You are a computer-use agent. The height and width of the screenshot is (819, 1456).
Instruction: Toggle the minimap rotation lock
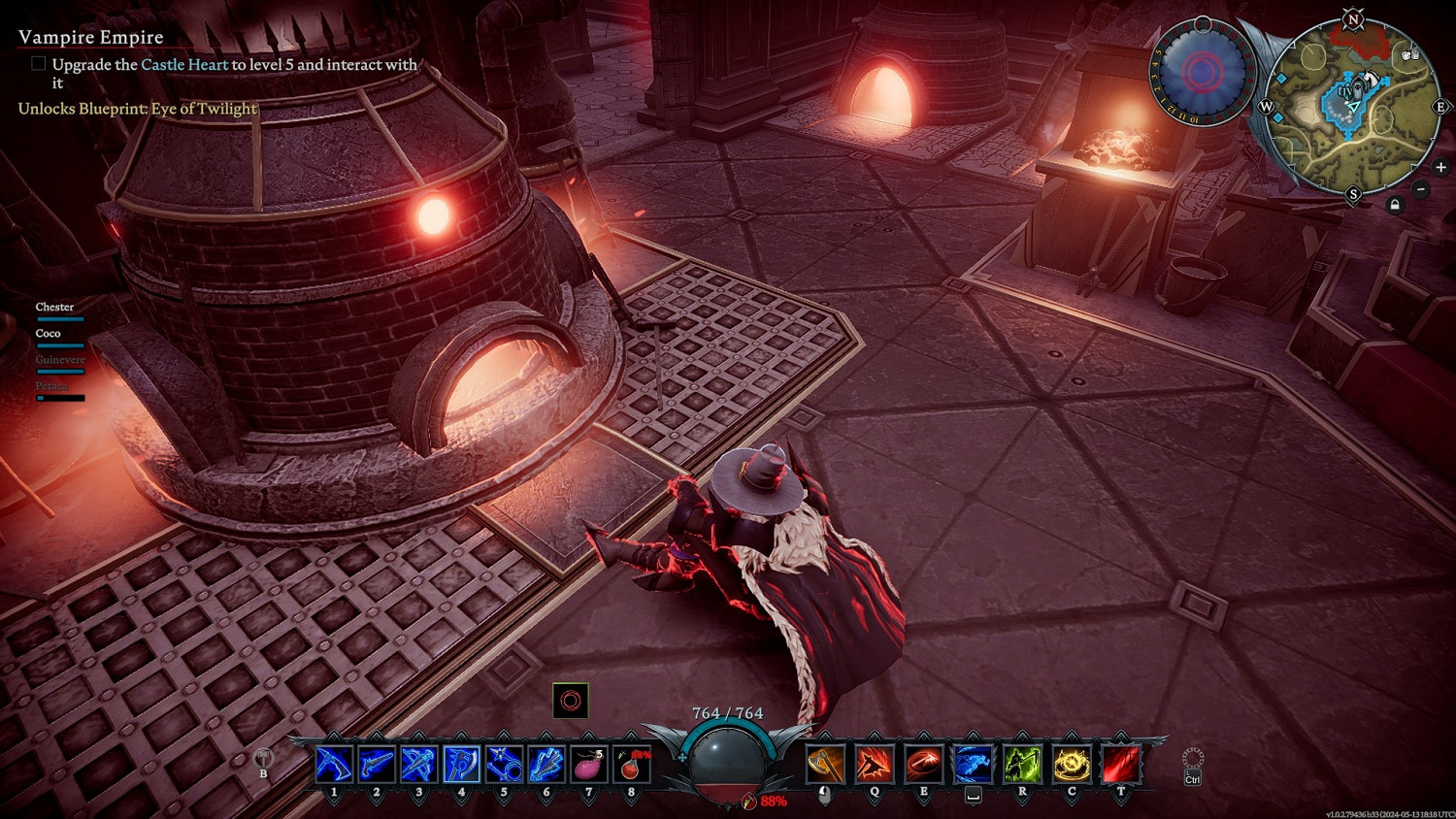tap(1395, 206)
